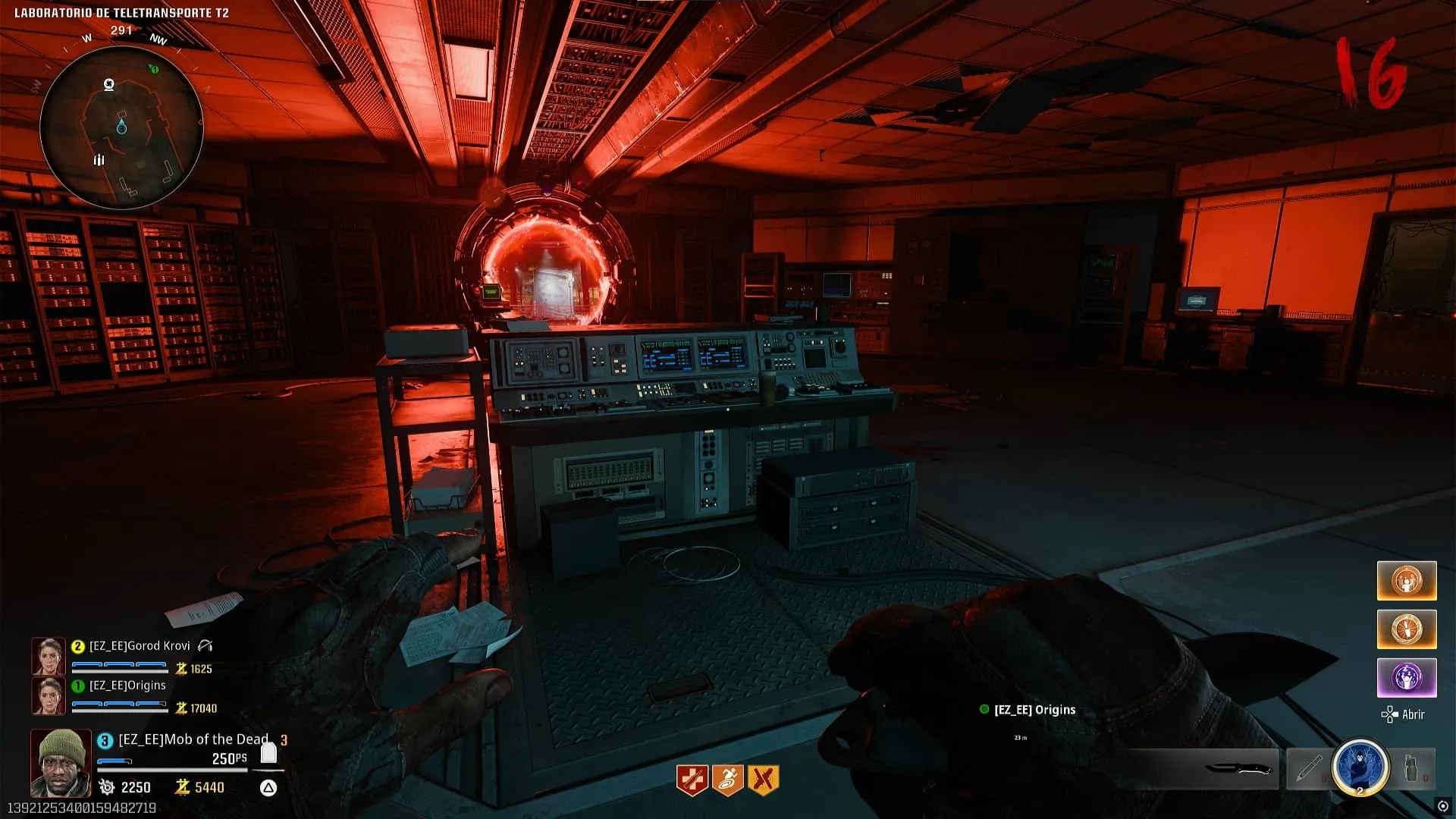Select the red Quick Revive perk icon

[692, 780]
